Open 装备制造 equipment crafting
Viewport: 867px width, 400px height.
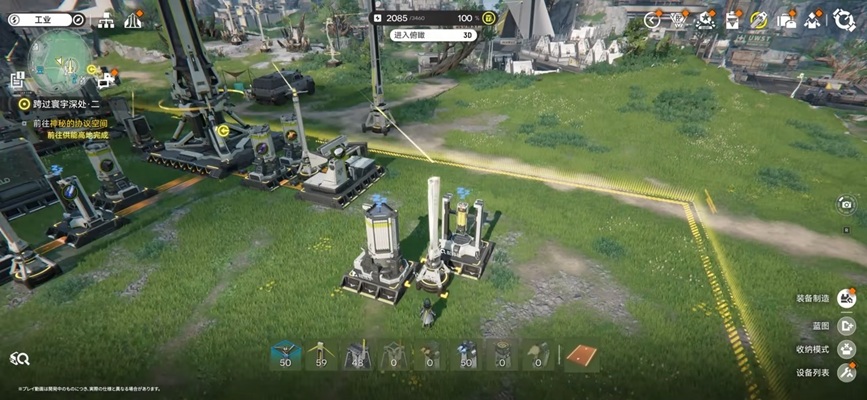coord(847,298)
